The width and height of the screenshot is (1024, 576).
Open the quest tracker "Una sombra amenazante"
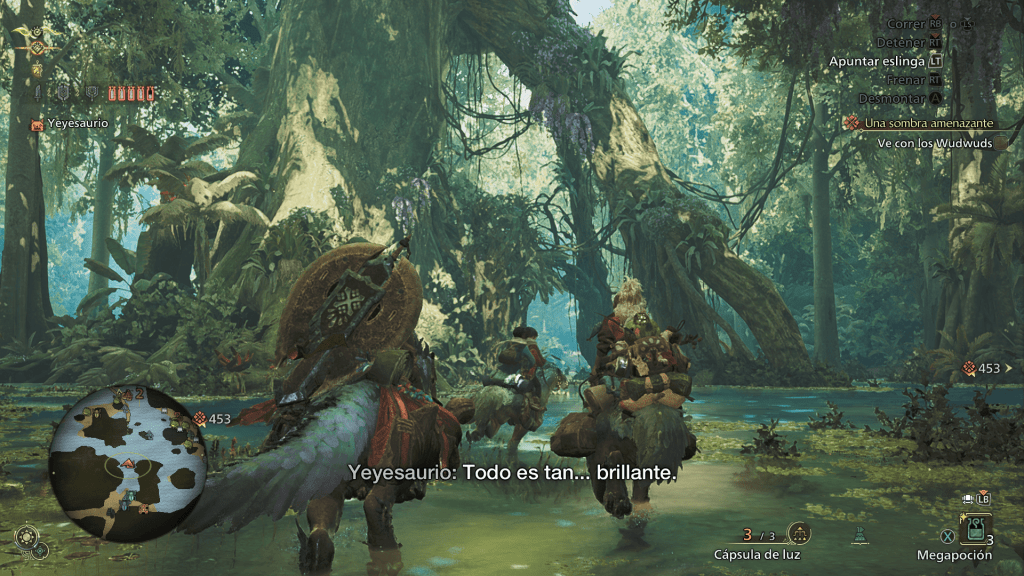coord(920,122)
